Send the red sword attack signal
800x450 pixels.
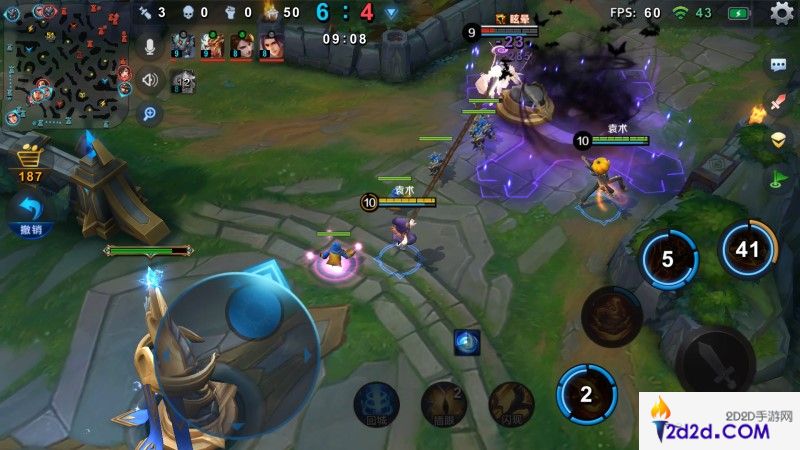coord(779,102)
